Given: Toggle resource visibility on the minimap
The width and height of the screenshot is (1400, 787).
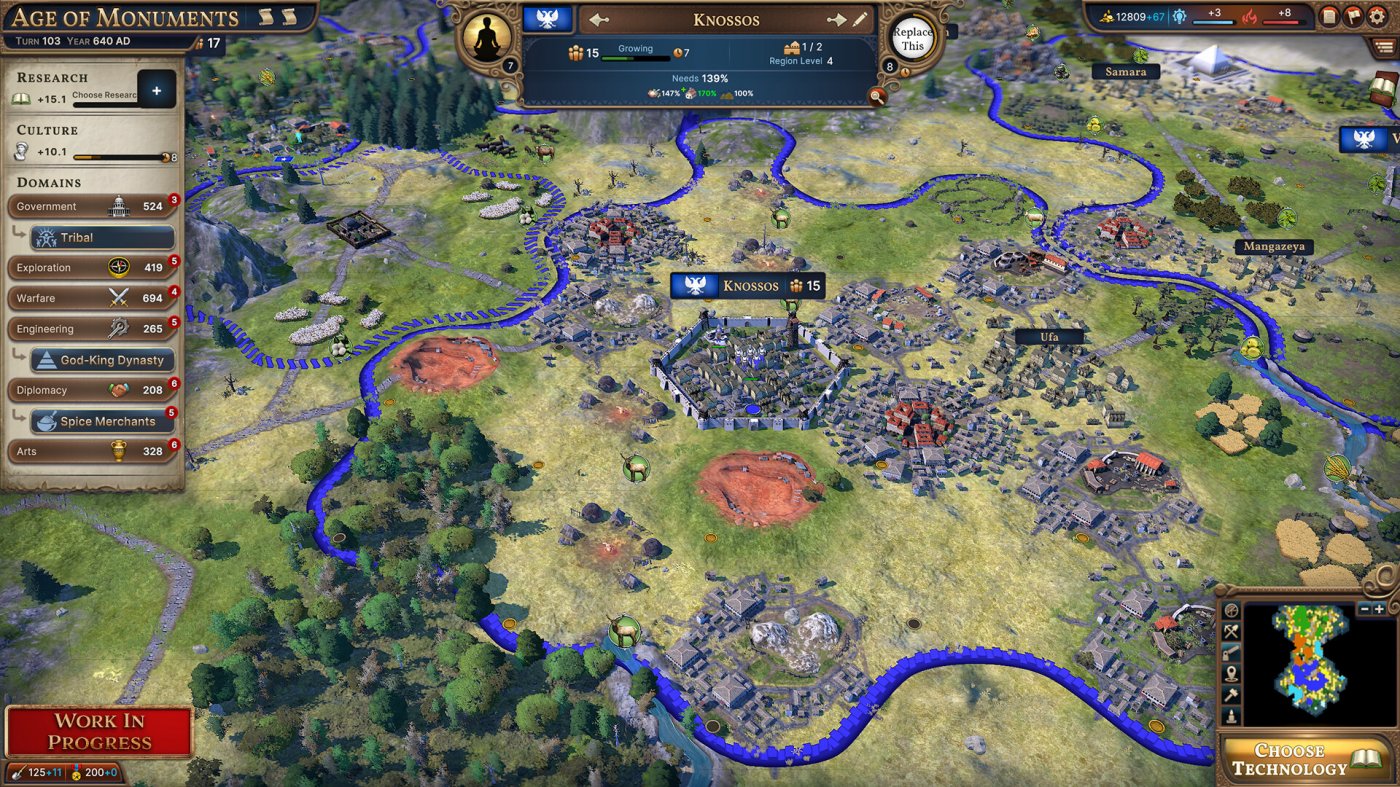Looking at the screenshot, I should coord(1231,631).
